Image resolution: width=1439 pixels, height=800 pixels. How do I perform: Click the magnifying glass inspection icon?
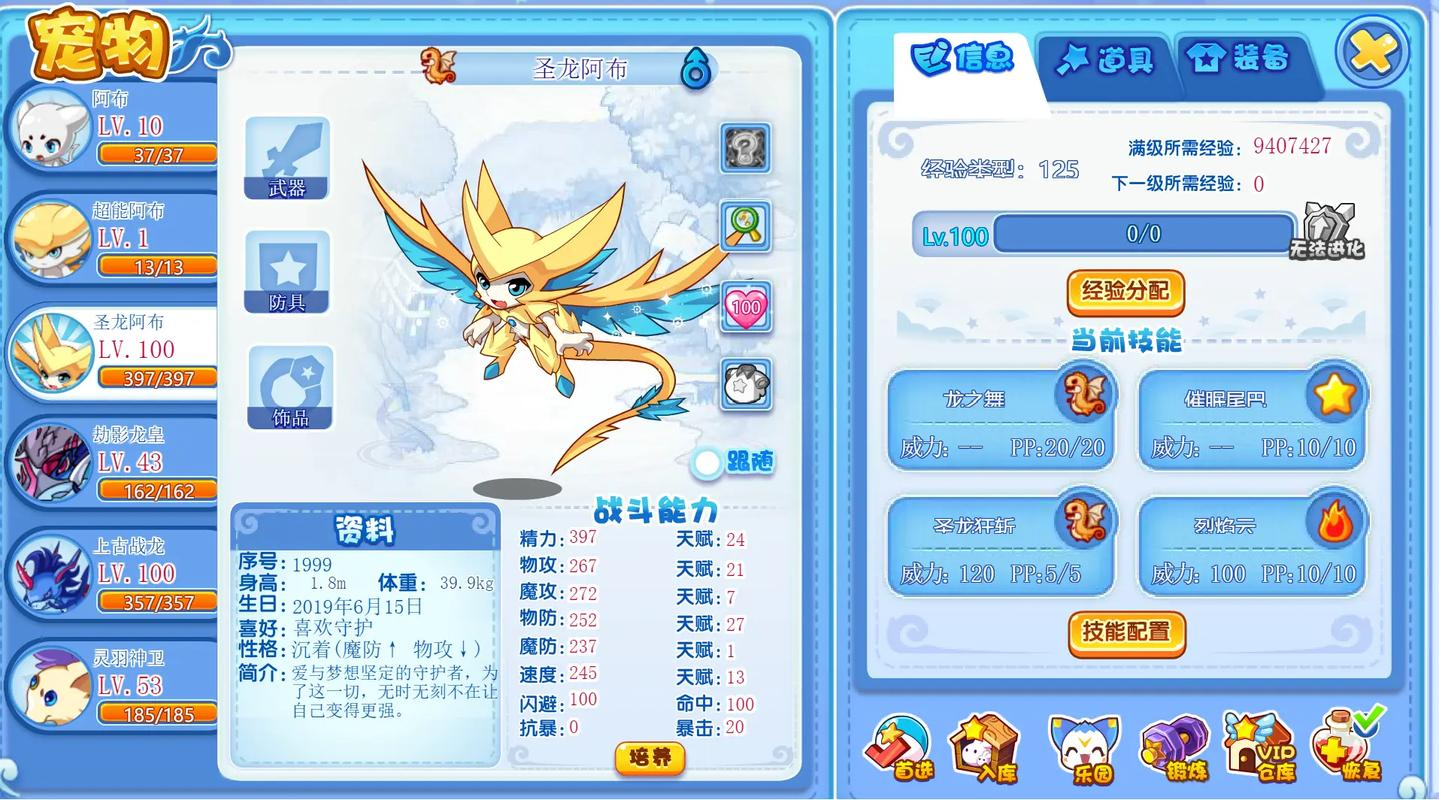pyautogui.click(x=745, y=228)
